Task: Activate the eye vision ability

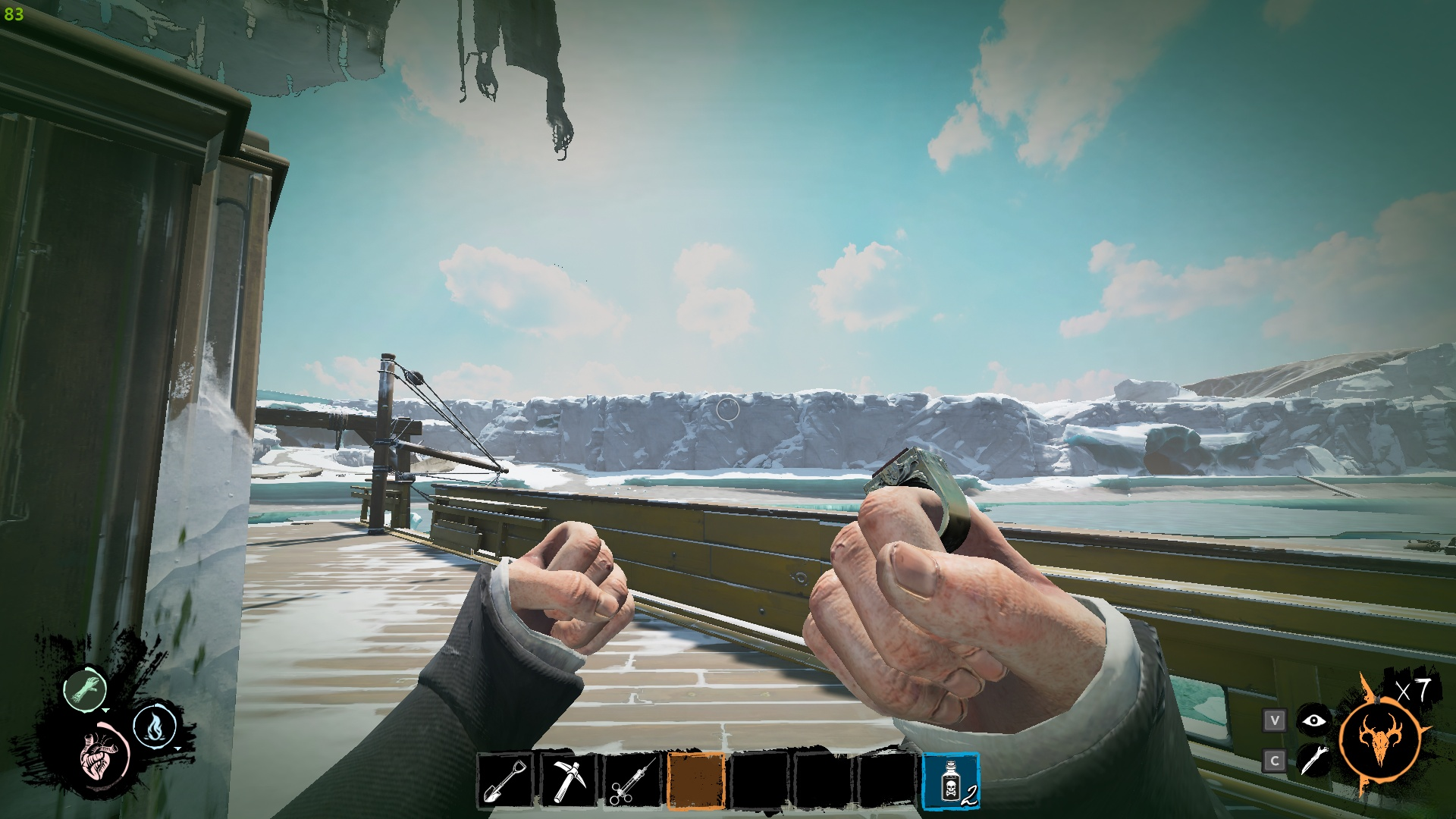Action: [x=1313, y=720]
